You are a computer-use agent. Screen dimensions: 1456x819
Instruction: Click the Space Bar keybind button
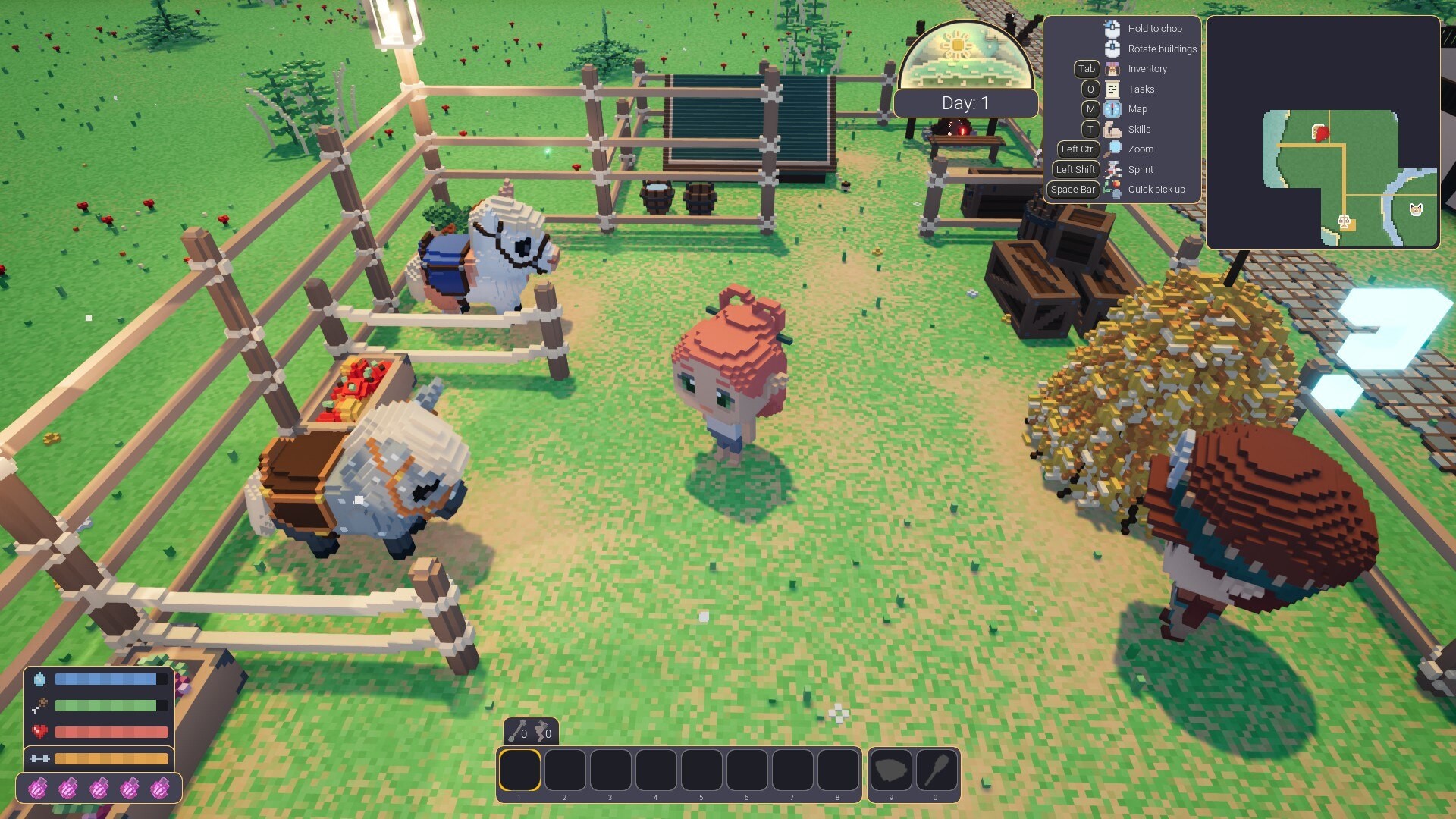point(1072,190)
